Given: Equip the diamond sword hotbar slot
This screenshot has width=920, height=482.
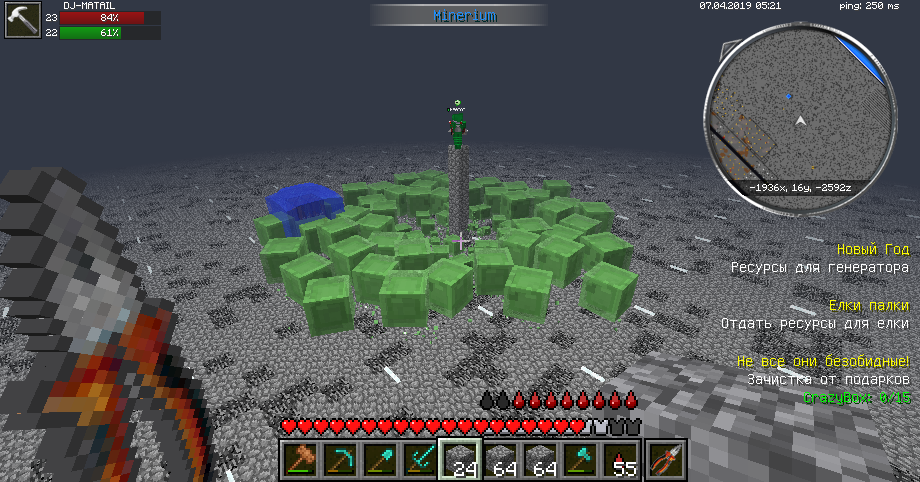Looking at the screenshot, I should coord(419,459).
